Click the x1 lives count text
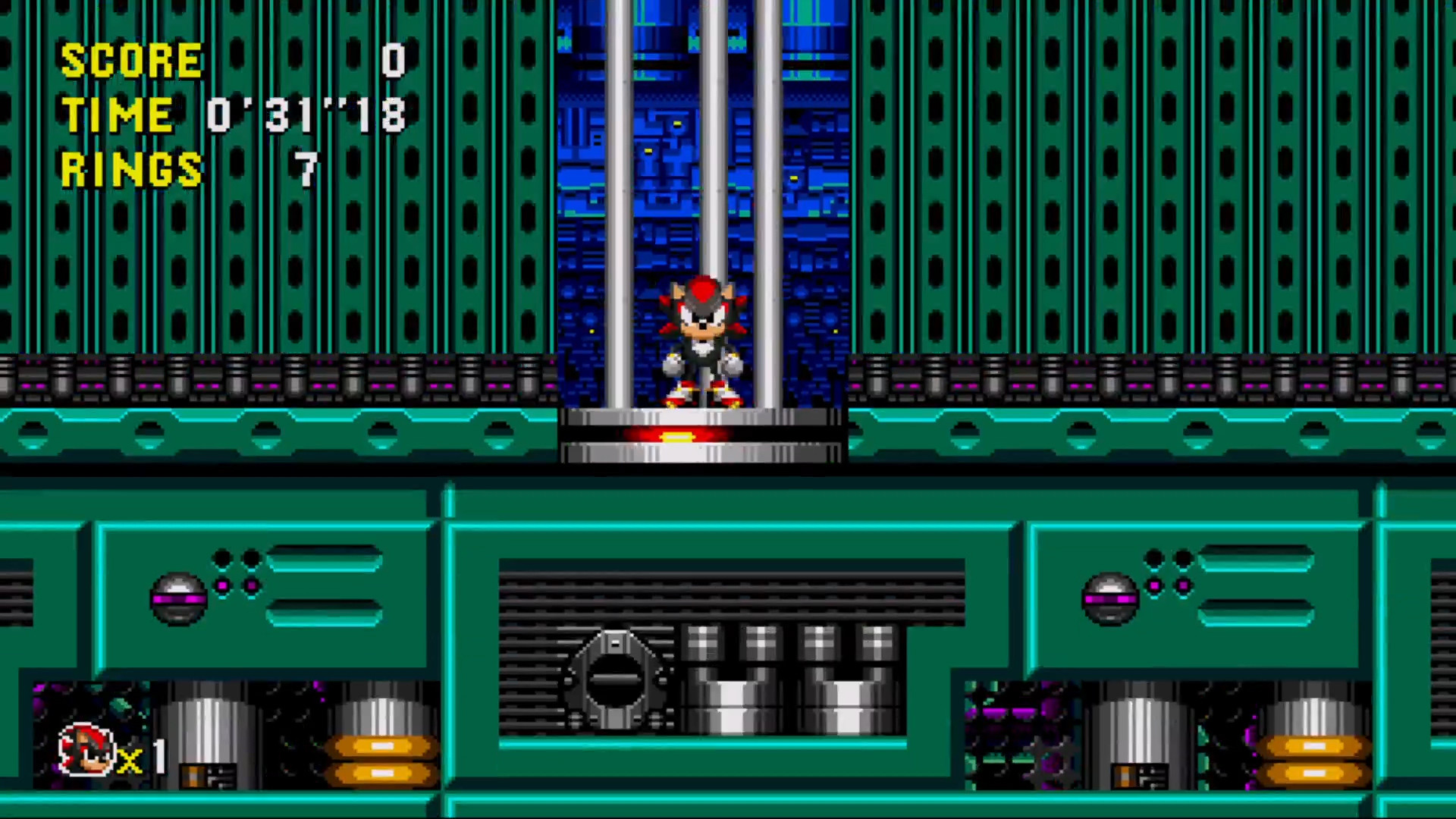Screen dimensions: 1456x819 (x=146, y=758)
